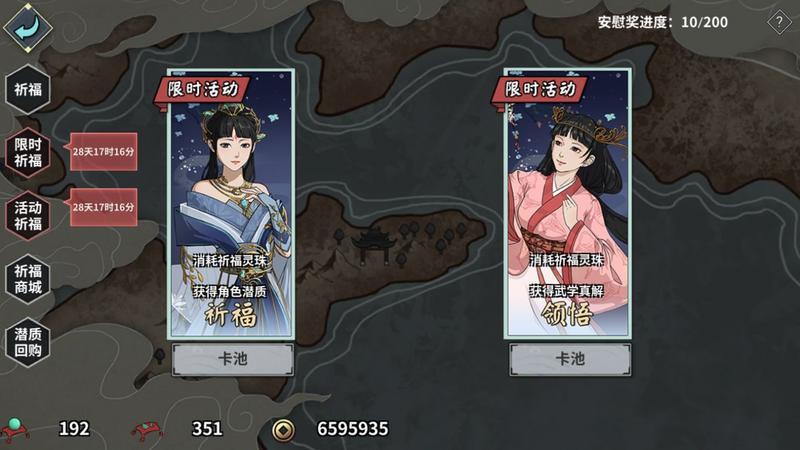Open 卡池 below the 祈福 banner
The image size is (800, 450).
[x=232, y=360]
